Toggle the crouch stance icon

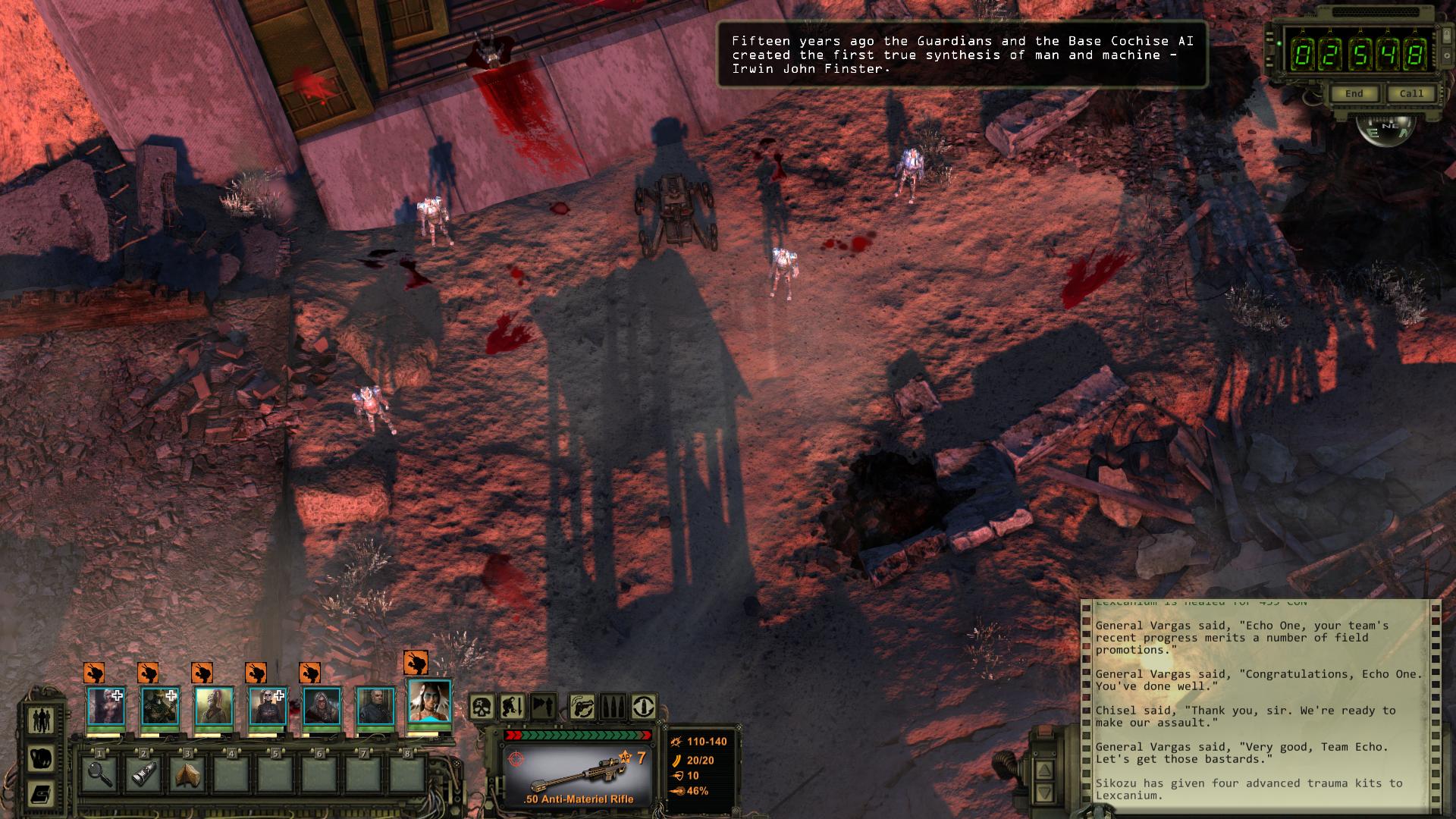(512, 708)
